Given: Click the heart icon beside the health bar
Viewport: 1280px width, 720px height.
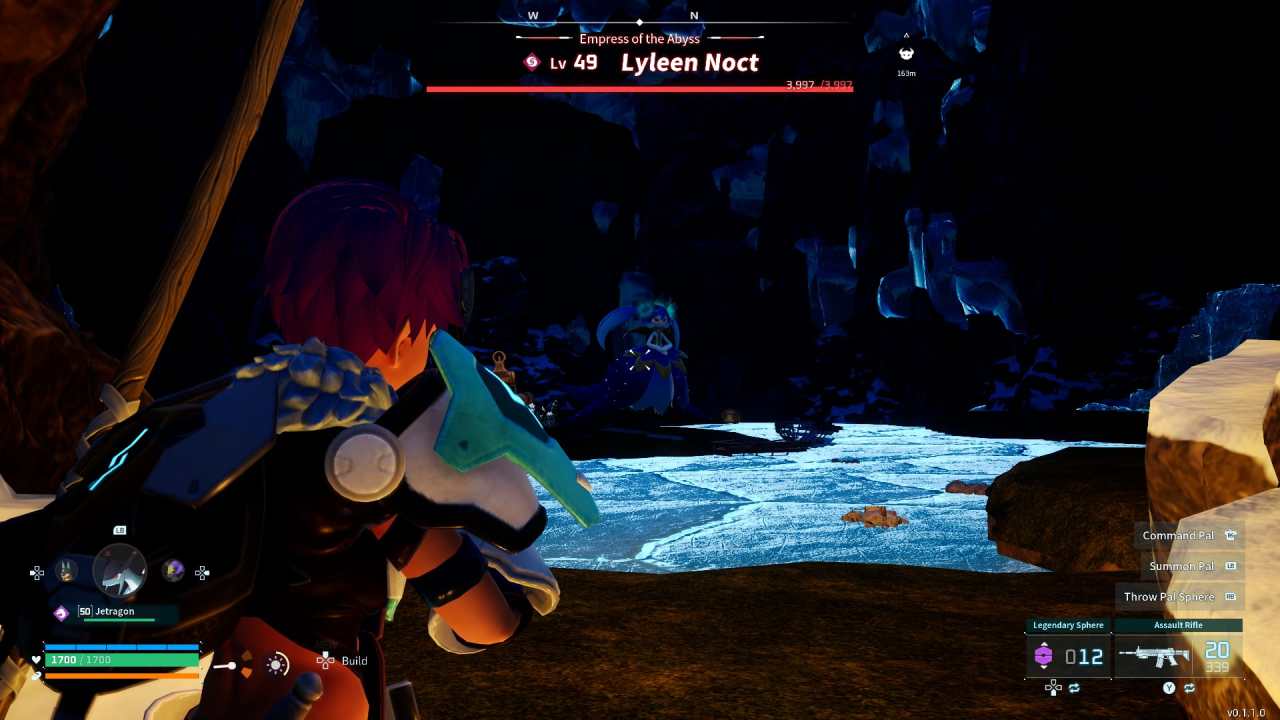Looking at the screenshot, I should (x=36, y=660).
